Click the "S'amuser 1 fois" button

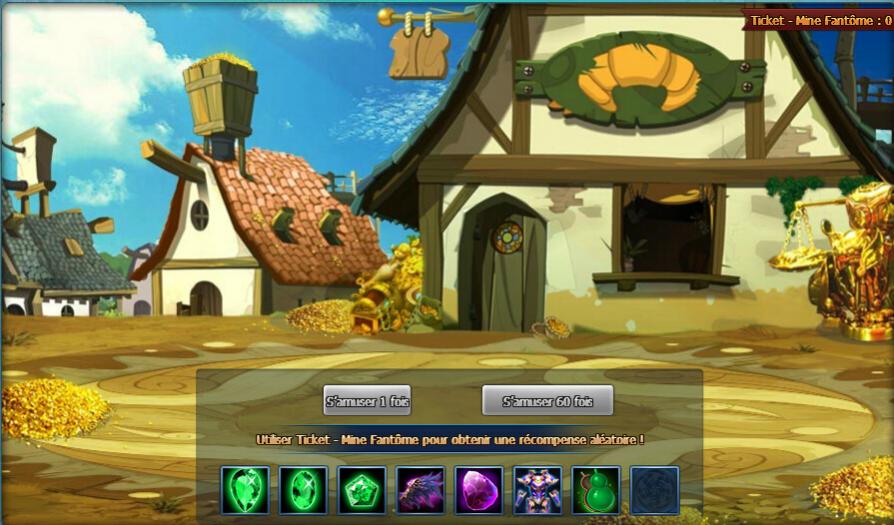(367, 401)
